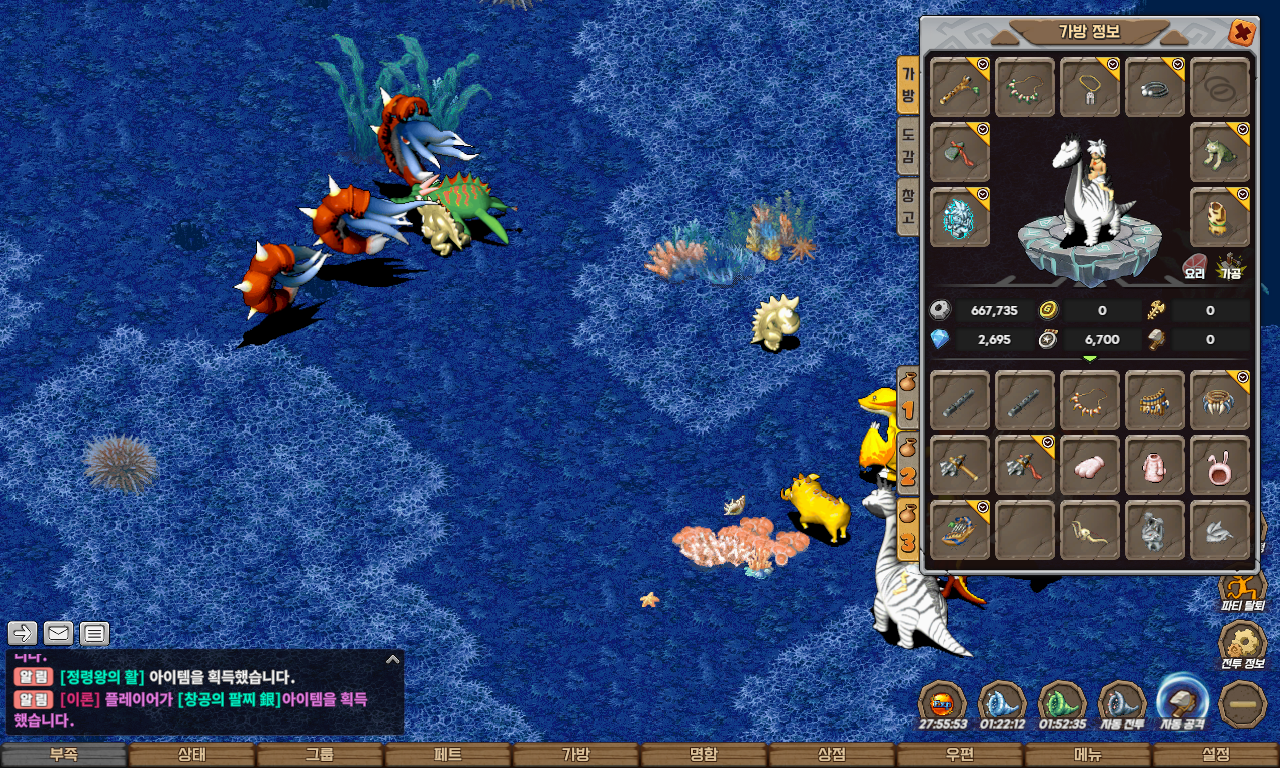Open the envelope mail icon above chat
The image size is (1280, 768).
59,633
